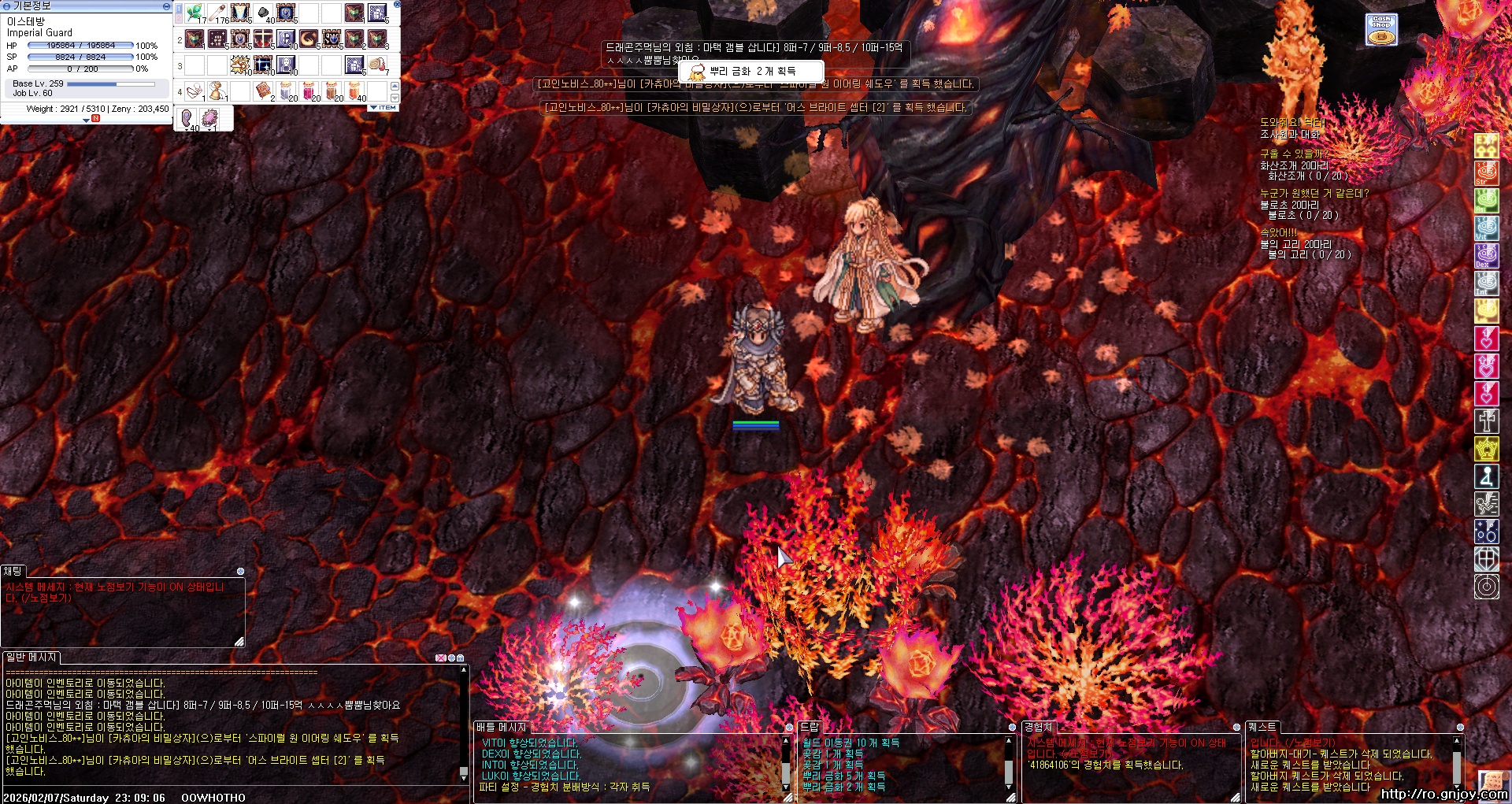Switch to the 일반 메시지 chat tab
This screenshot has height=804, width=1512.
(x=31, y=657)
